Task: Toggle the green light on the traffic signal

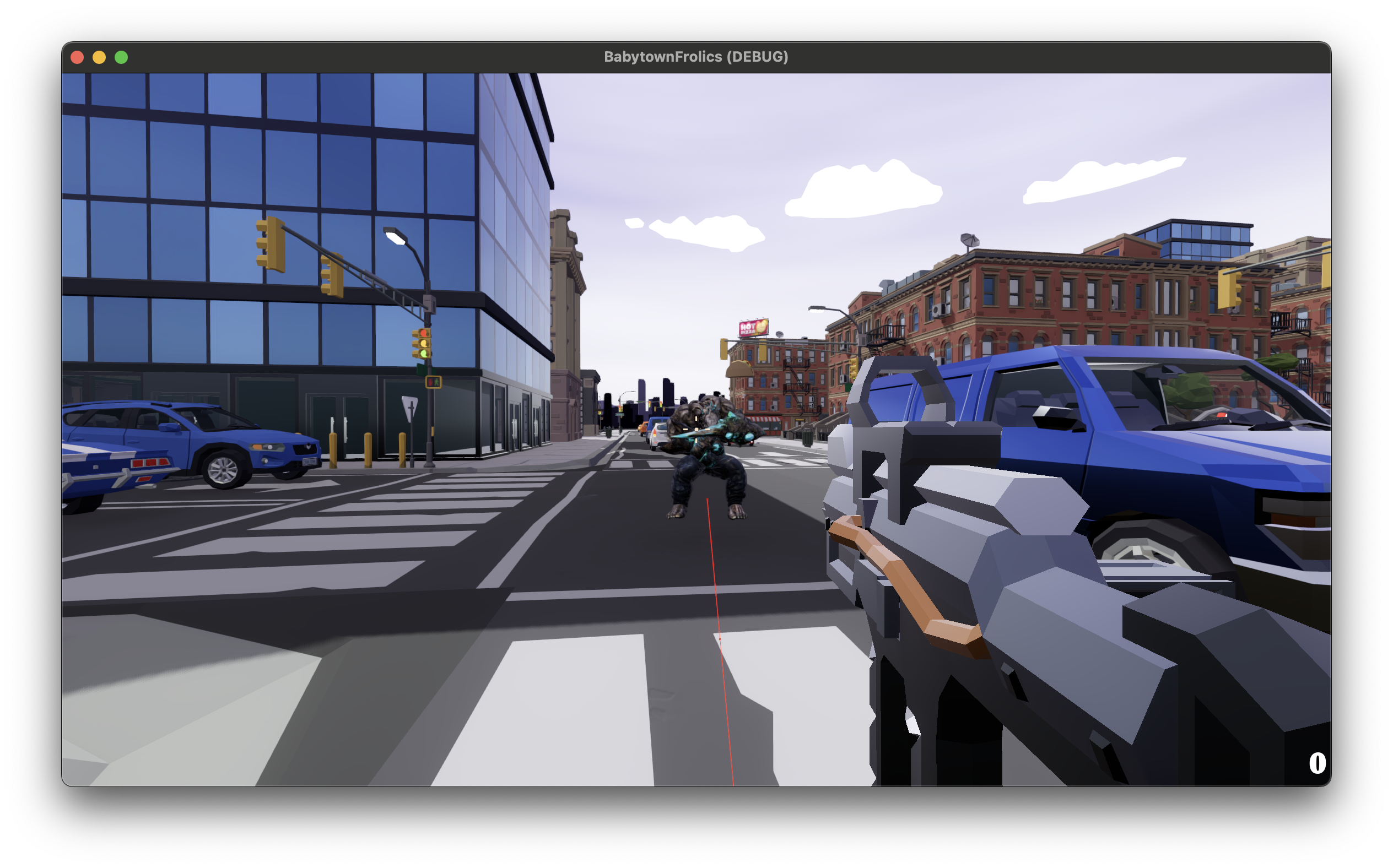Action: pyautogui.click(x=424, y=354)
